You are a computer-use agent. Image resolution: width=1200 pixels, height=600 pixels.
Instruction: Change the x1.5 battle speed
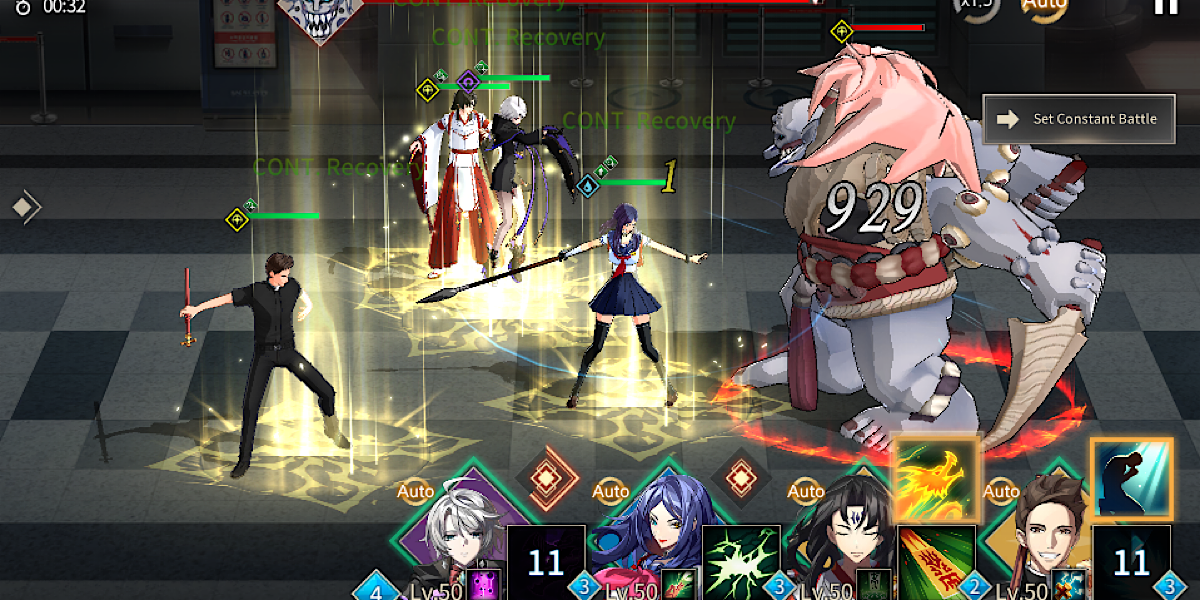(x=976, y=6)
